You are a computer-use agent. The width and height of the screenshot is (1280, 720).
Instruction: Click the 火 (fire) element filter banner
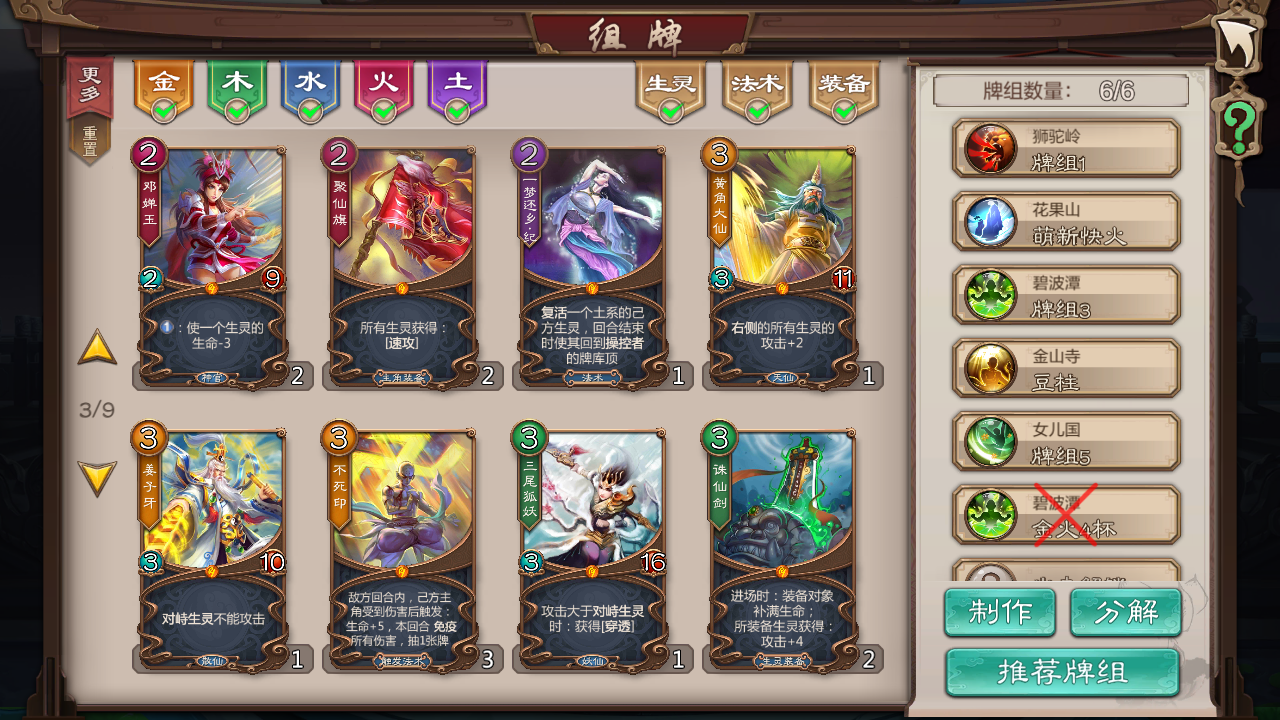click(384, 82)
